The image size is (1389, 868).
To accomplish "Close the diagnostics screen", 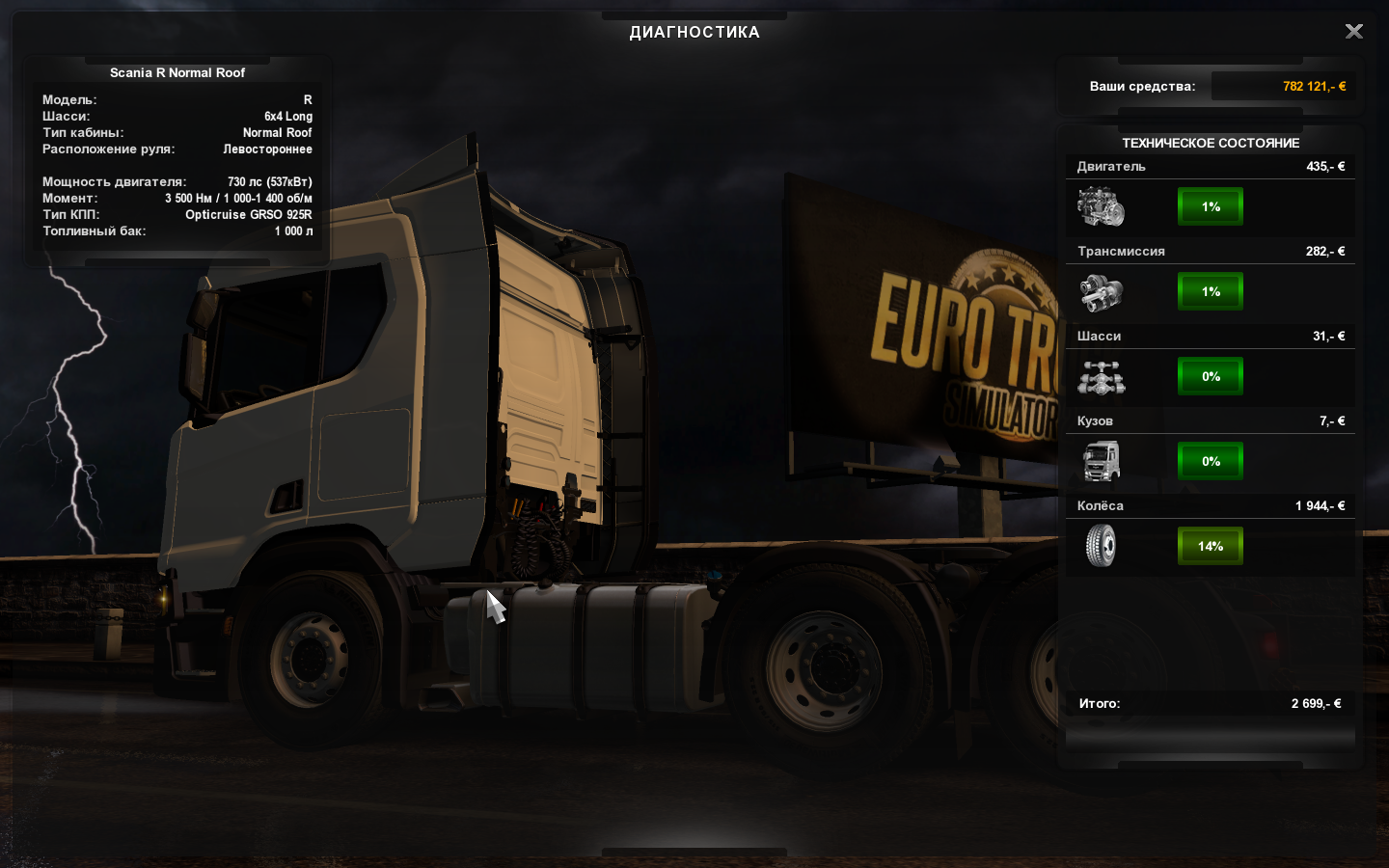I will click(1354, 32).
